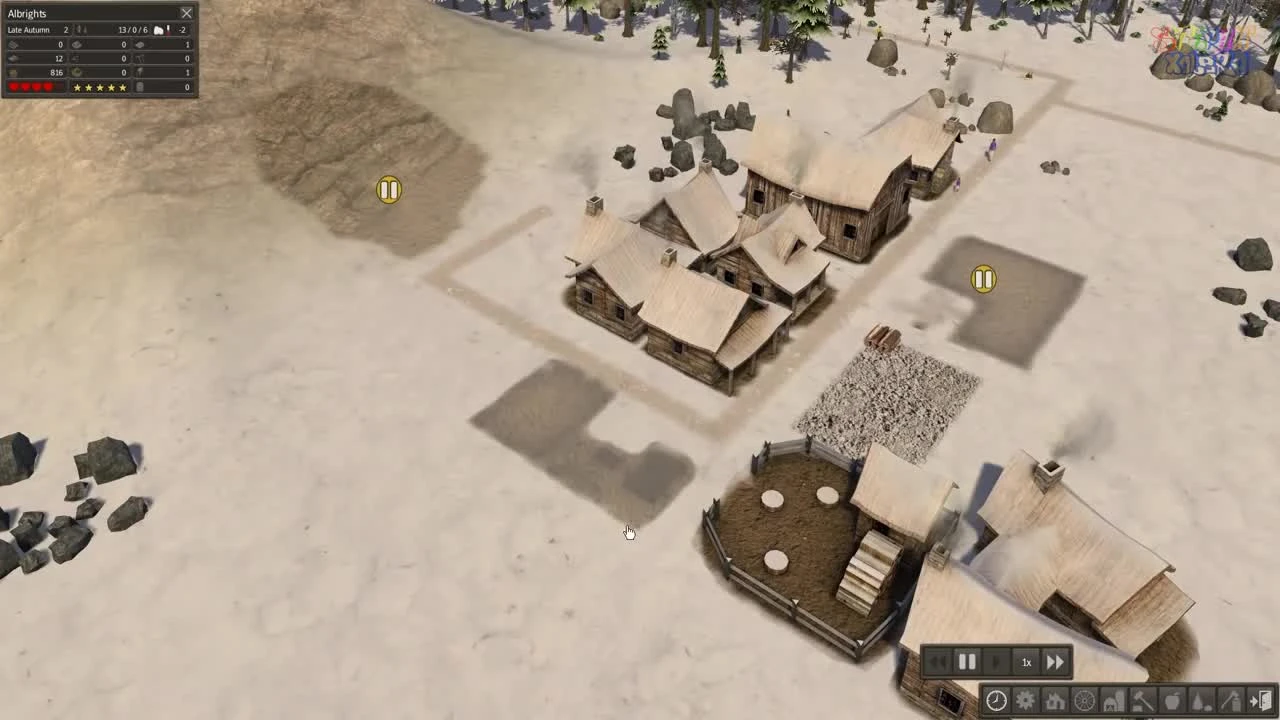Resume the paused construction near stone house
1280x720 pixels.
point(983,280)
